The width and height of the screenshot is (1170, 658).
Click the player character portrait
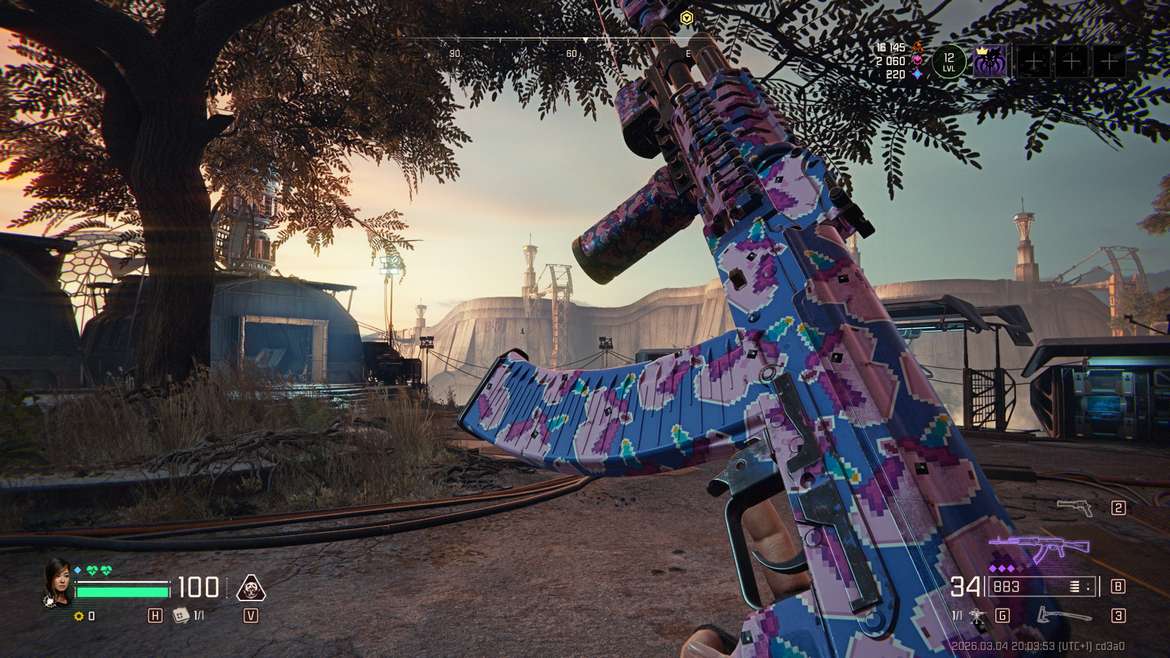tap(57, 581)
